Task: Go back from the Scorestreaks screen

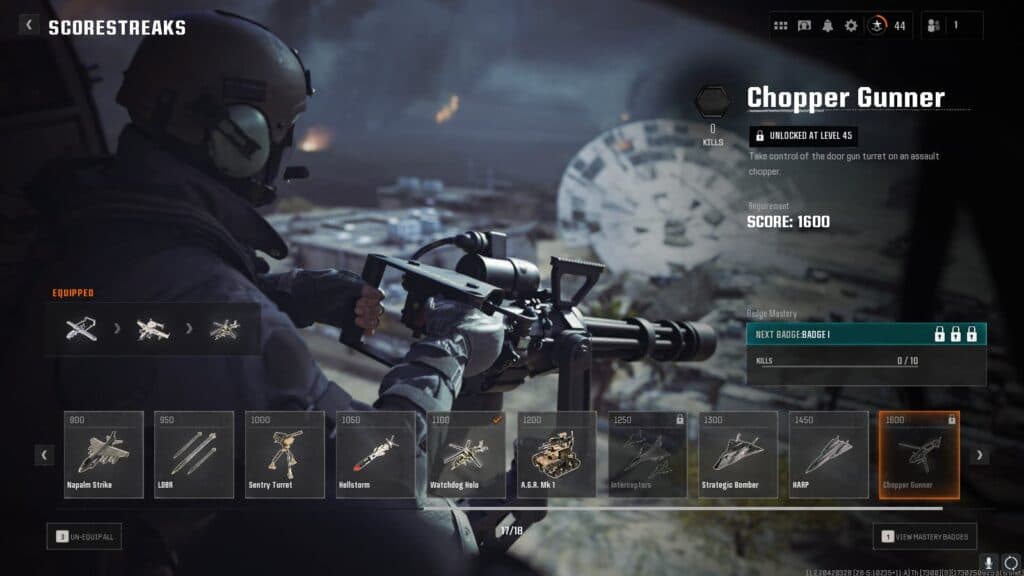Action: click(29, 26)
